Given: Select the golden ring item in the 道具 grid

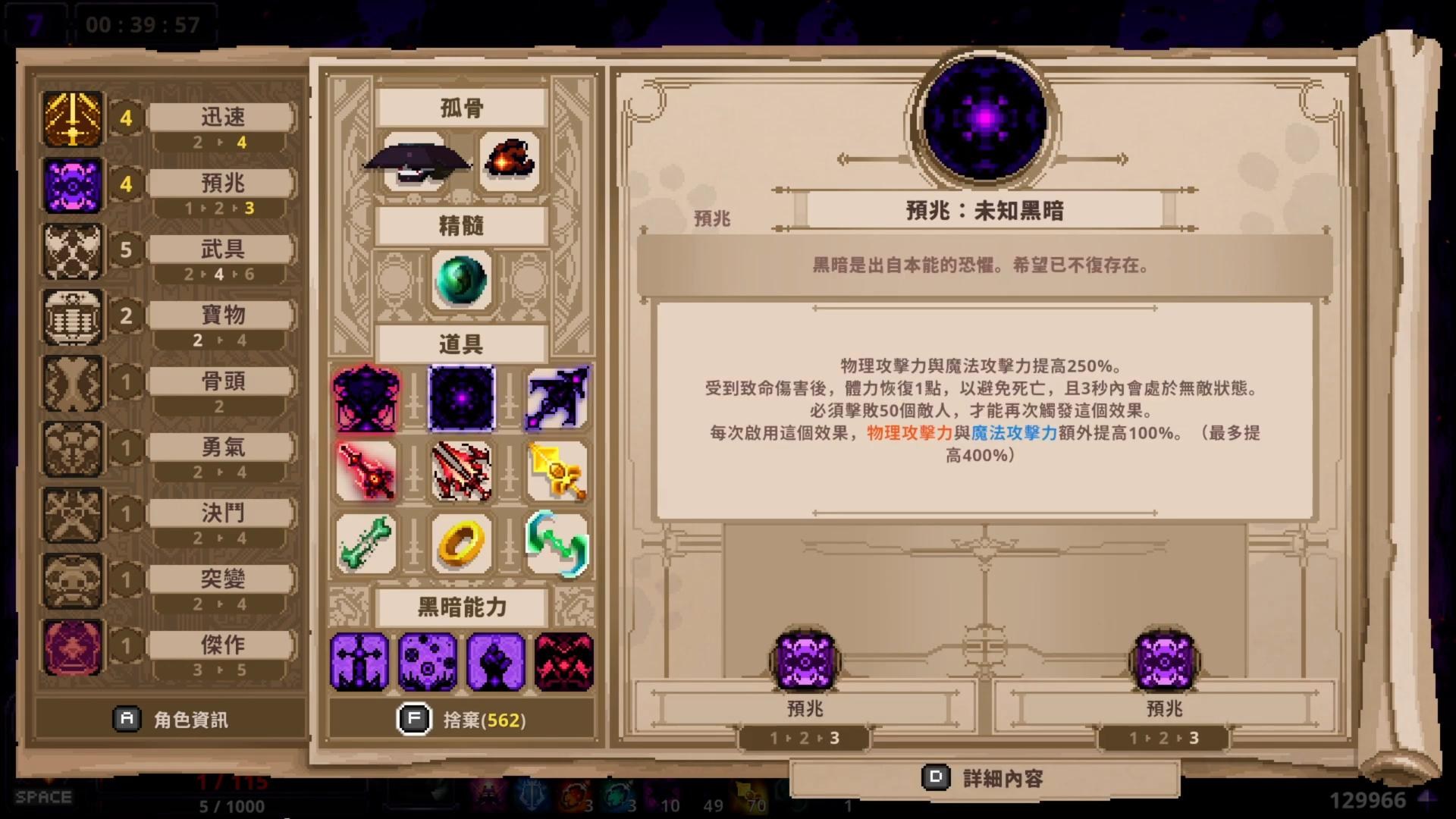Looking at the screenshot, I should [461, 543].
